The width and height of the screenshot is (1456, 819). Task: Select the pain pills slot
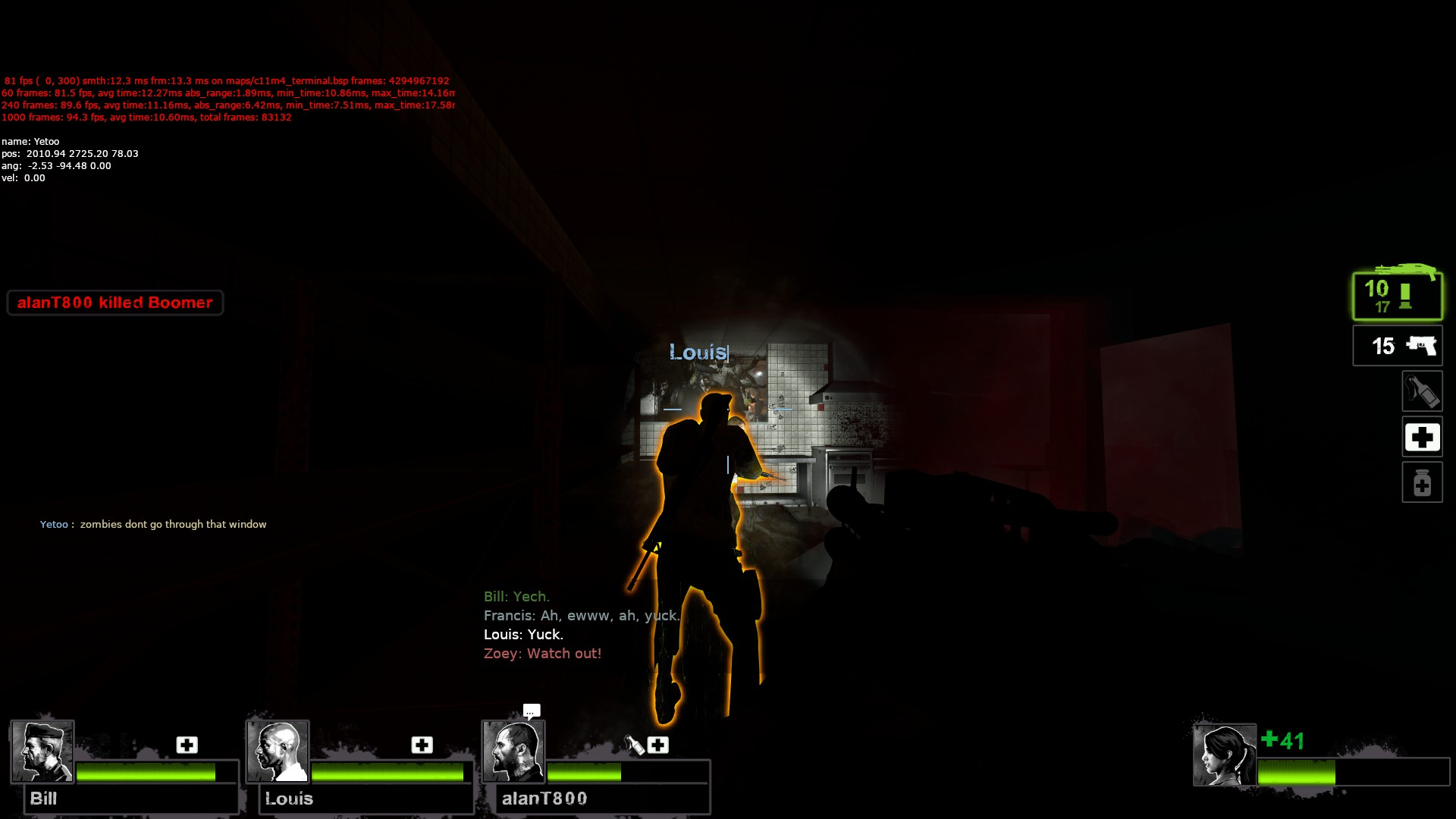(x=1423, y=482)
